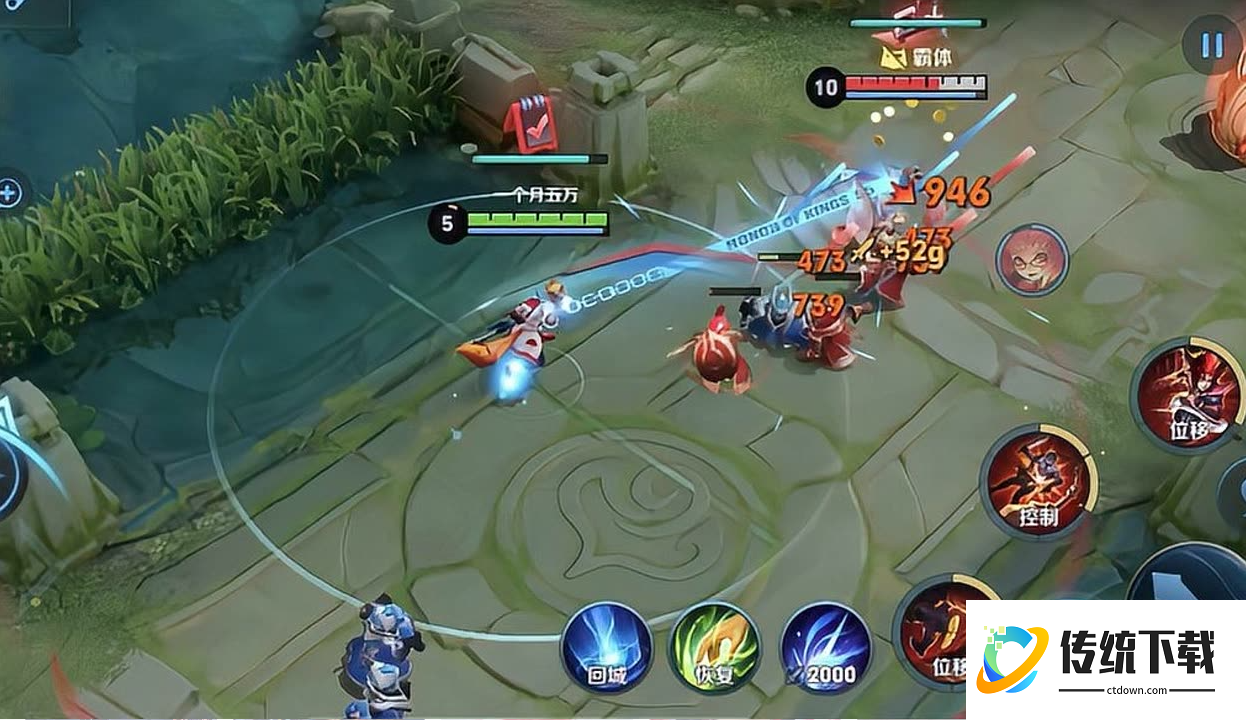The image size is (1246, 720).
Task: Use the green 恢复 restore spell
Action: (714, 648)
